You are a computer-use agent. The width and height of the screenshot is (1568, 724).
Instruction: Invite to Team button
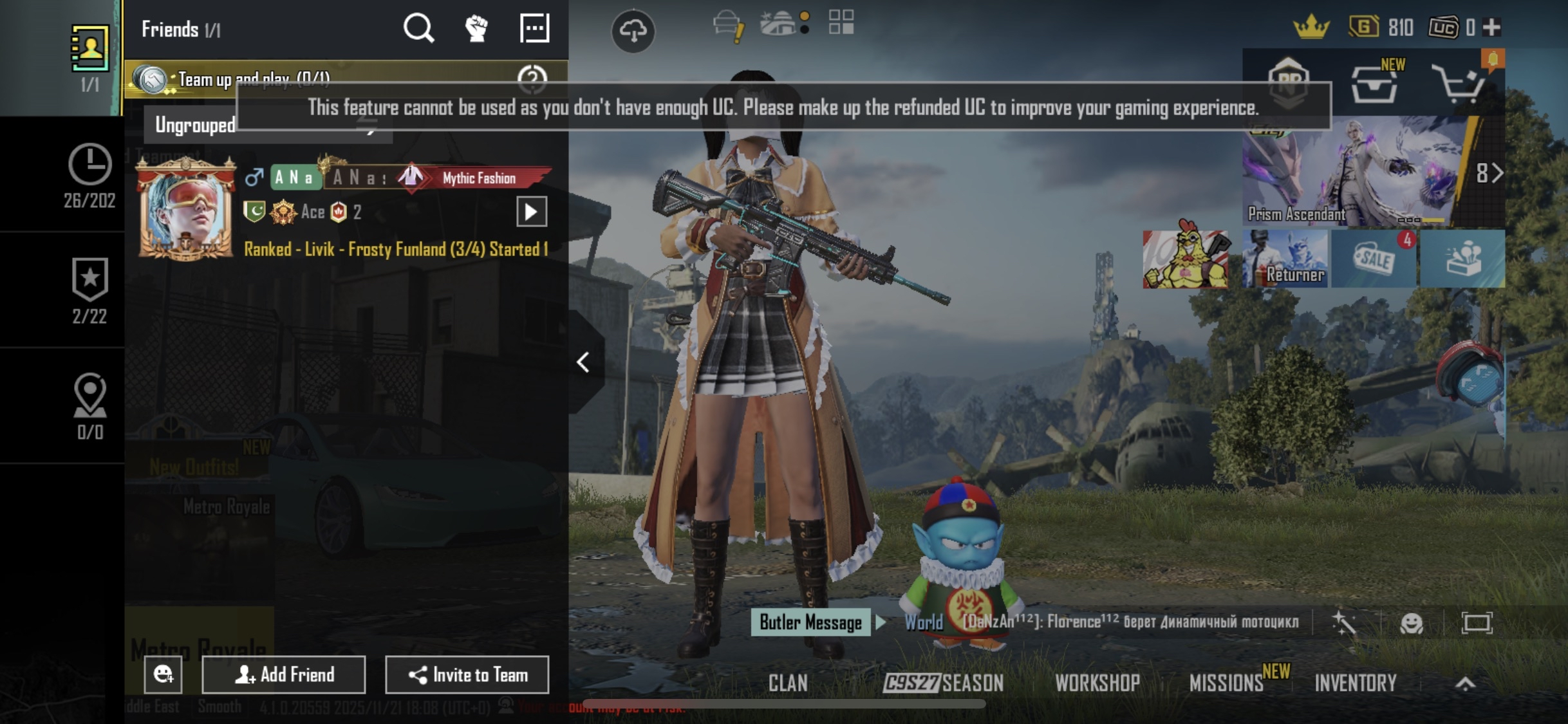pos(467,674)
